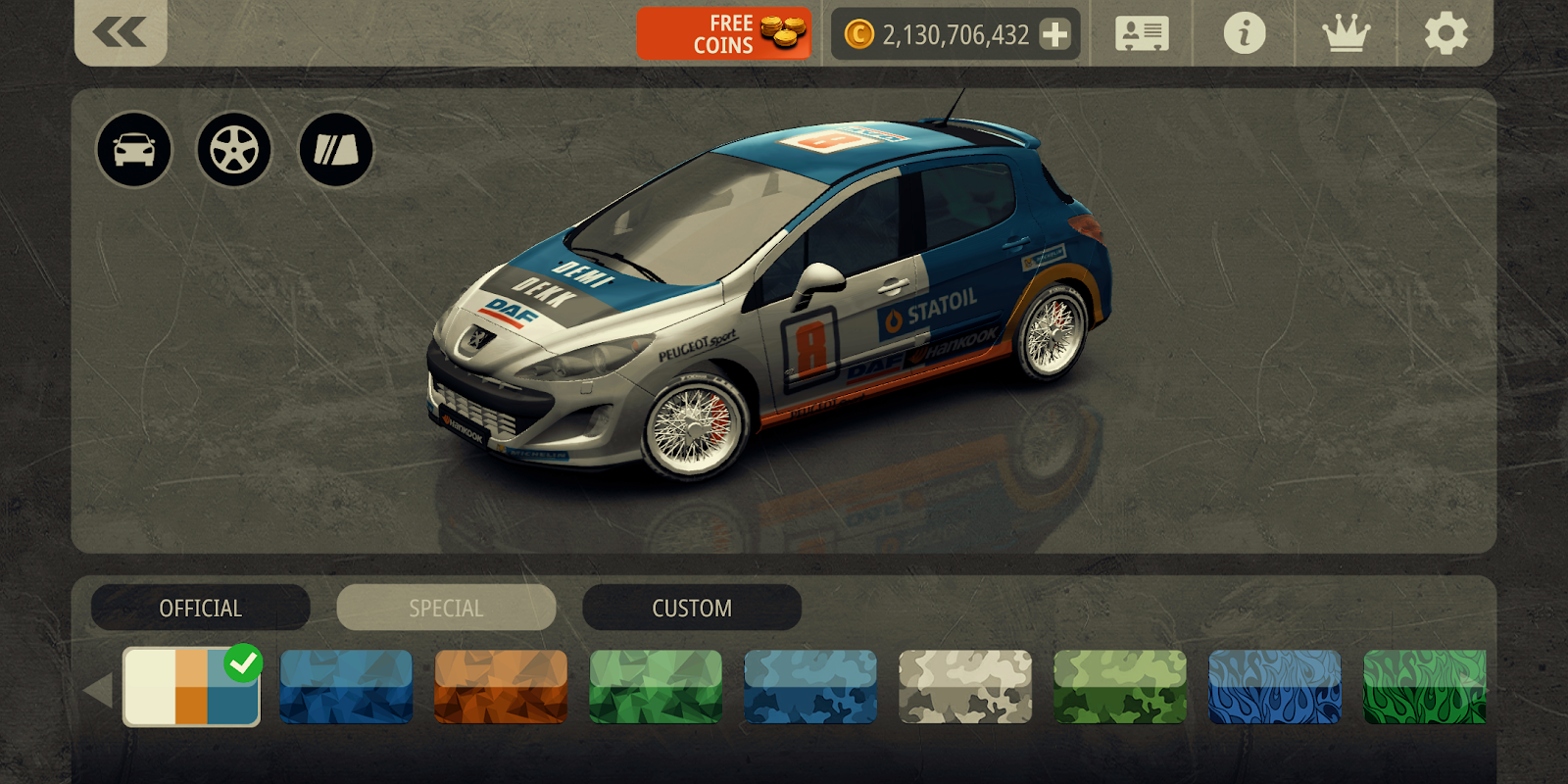Choose the green geometric pattern livery
The image size is (1568, 784).
click(656, 687)
